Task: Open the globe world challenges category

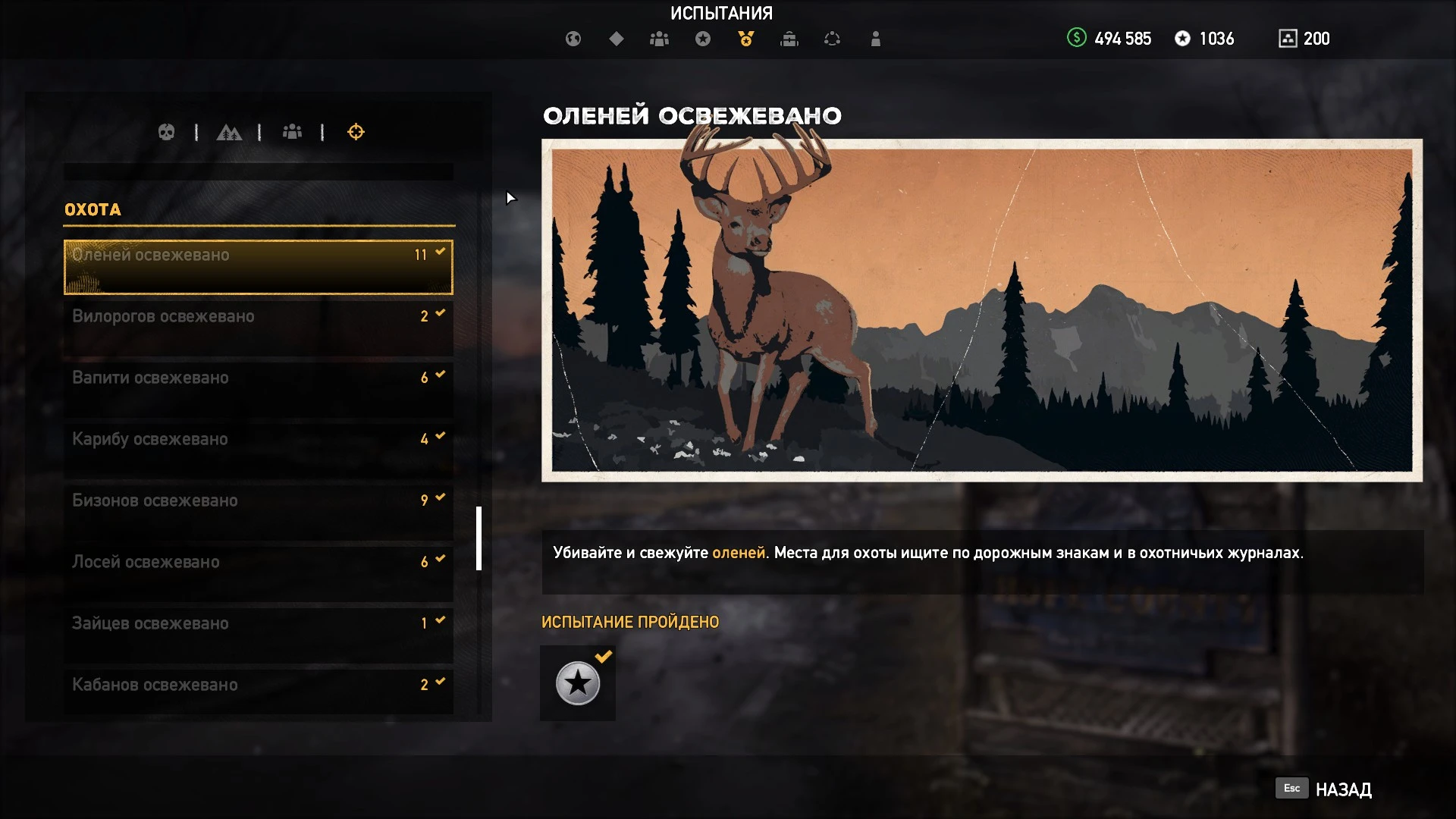Action: pos(574,39)
